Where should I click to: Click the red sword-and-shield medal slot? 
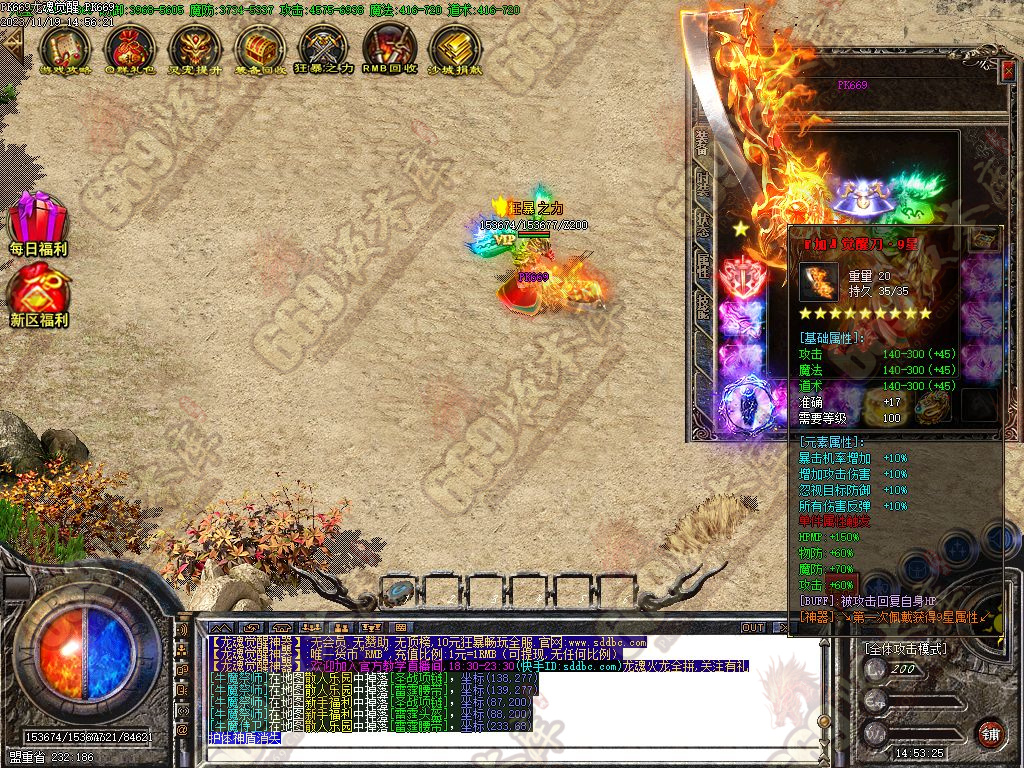pos(742,274)
